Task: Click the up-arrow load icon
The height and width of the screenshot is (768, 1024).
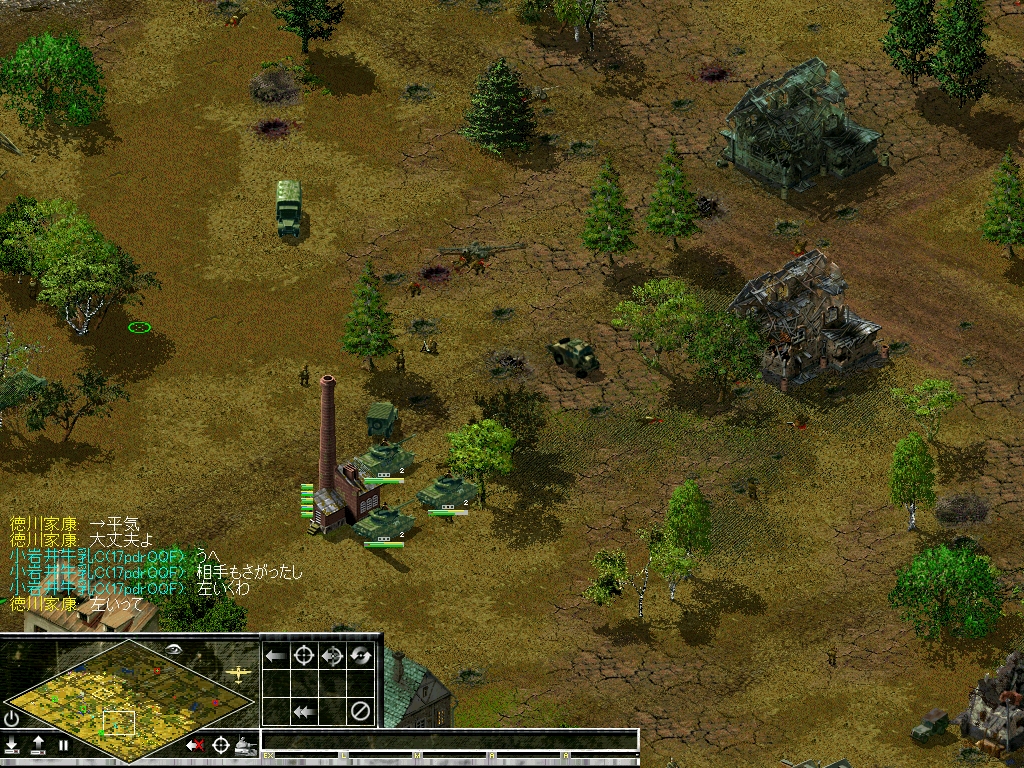Action: click(38, 744)
